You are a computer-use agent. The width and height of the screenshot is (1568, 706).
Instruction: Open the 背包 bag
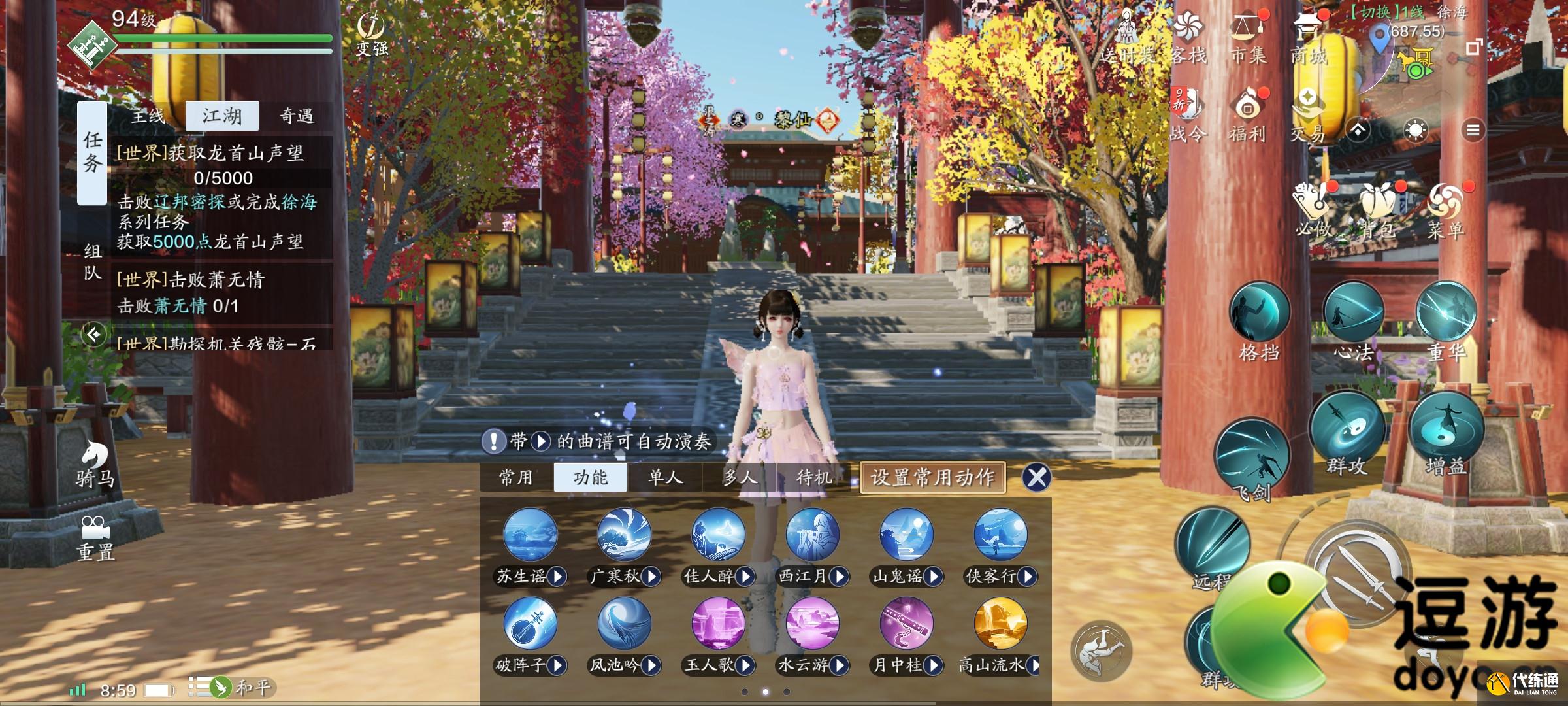tap(1379, 209)
